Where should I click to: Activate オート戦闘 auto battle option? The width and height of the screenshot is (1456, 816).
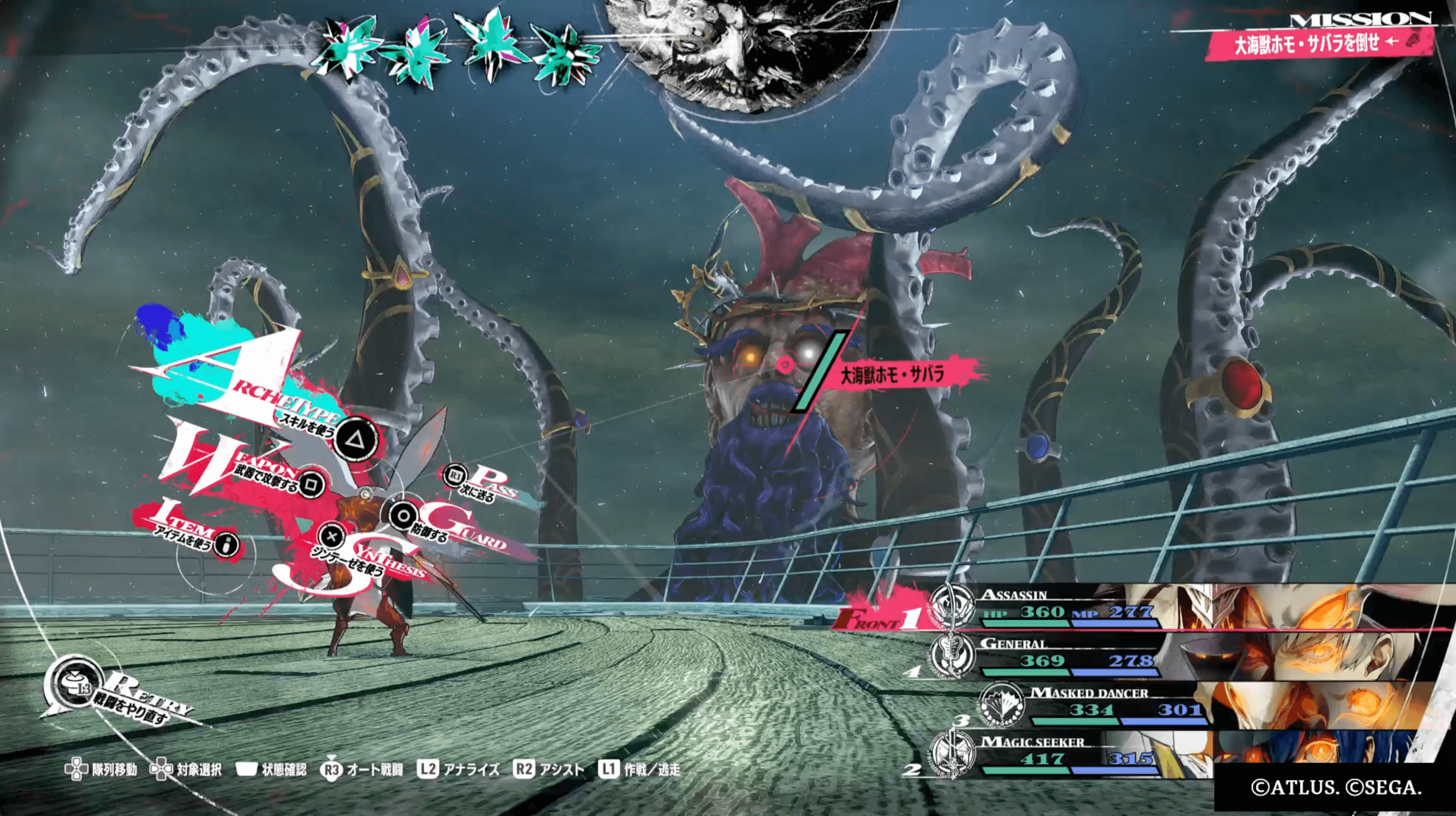[x=362, y=770]
